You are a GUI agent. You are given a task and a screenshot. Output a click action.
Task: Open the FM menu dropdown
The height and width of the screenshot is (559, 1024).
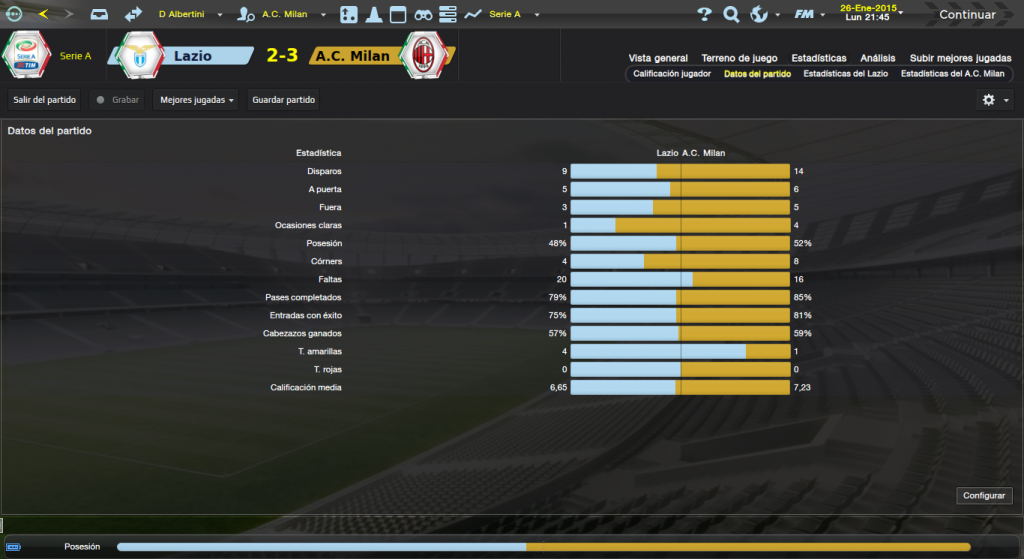809,15
